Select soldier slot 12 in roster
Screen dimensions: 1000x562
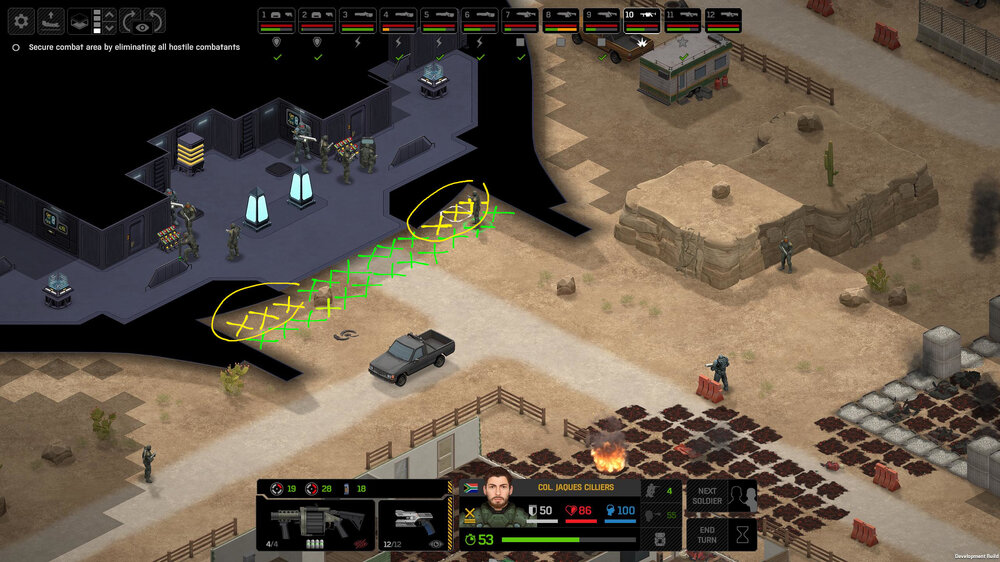723,19
